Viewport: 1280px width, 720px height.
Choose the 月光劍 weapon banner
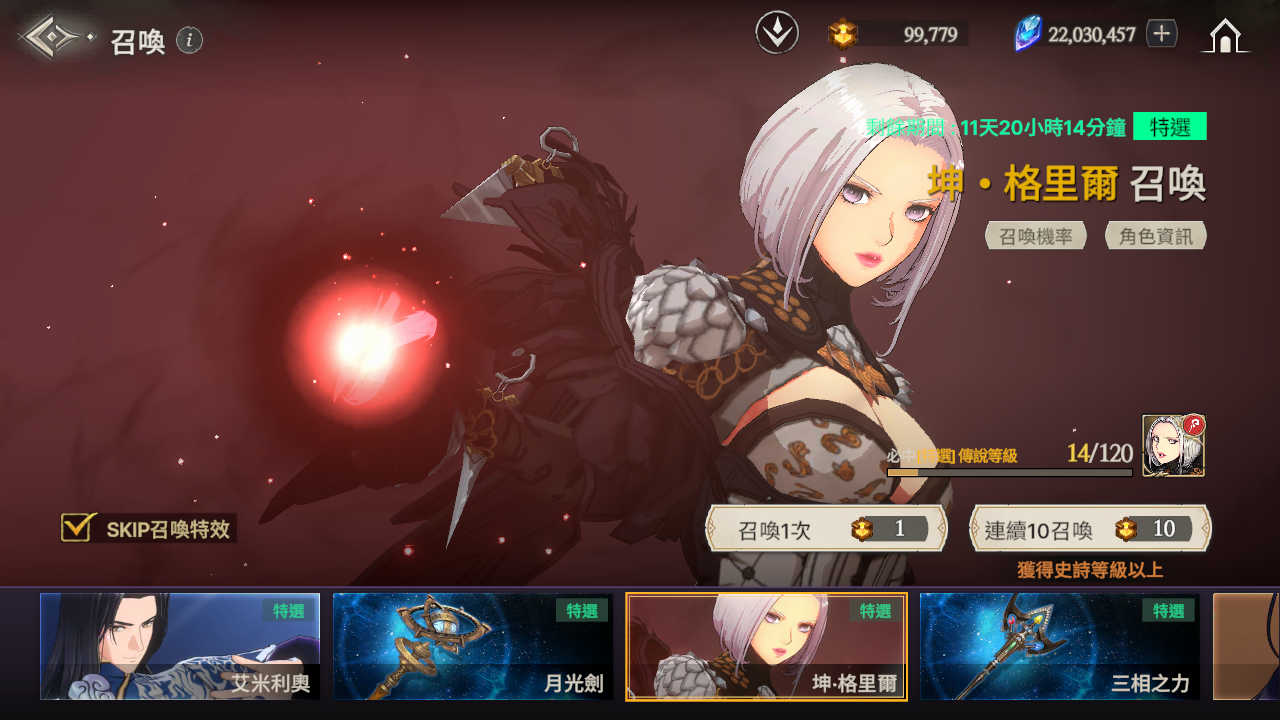pos(473,646)
